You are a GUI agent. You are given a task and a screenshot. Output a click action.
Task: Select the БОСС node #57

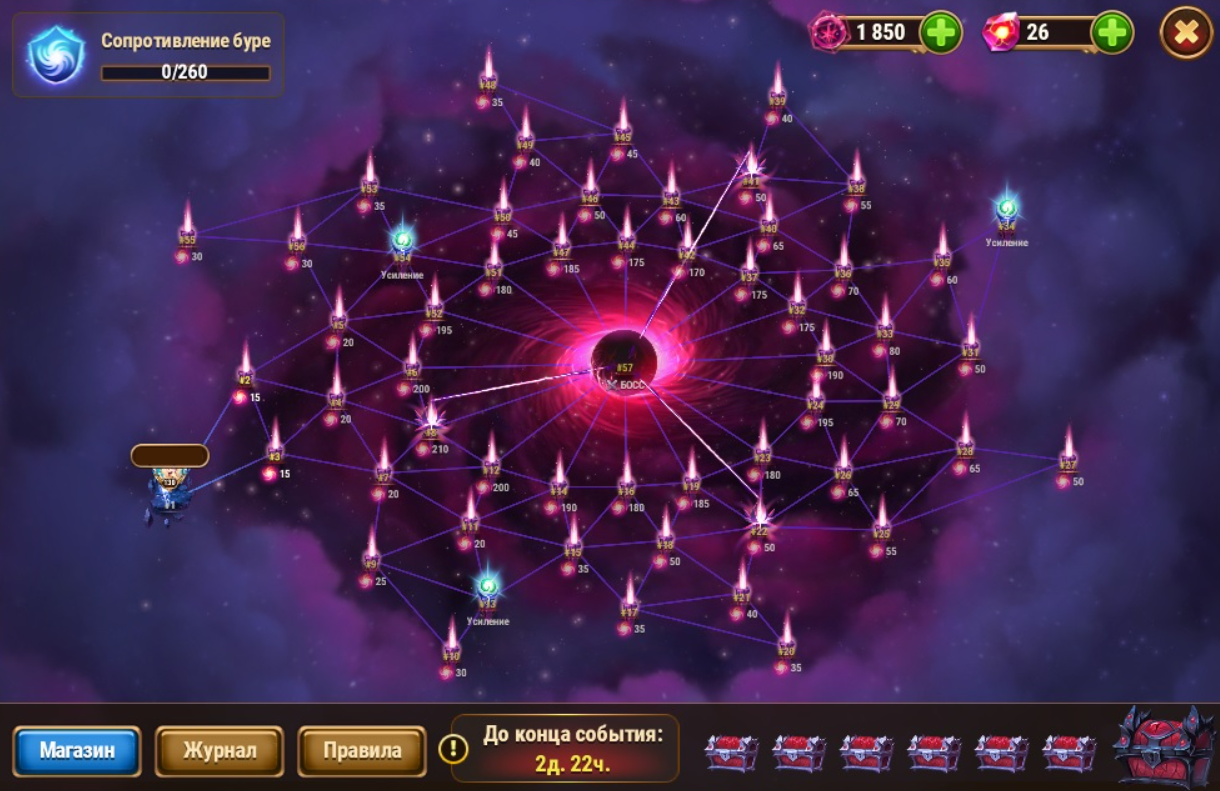(624, 362)
